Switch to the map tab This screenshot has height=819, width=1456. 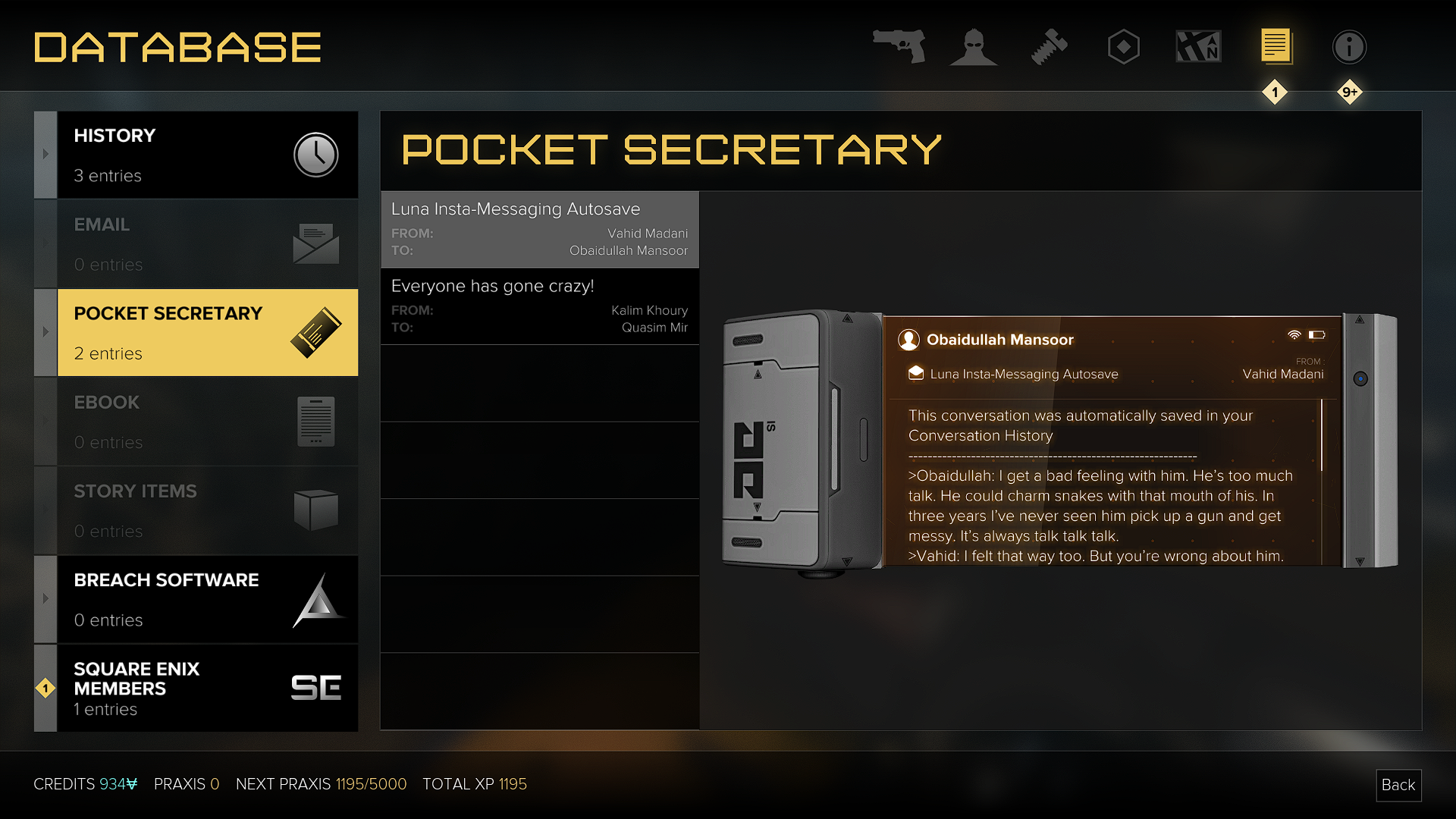[x=1198, y=47]
